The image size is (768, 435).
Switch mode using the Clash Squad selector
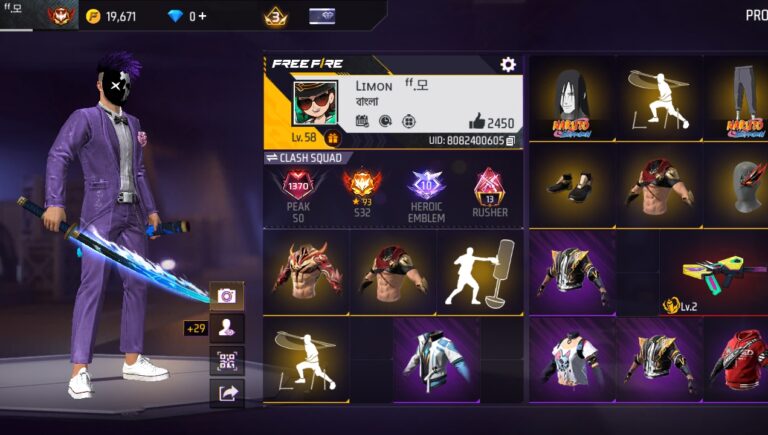click(304, 158)
